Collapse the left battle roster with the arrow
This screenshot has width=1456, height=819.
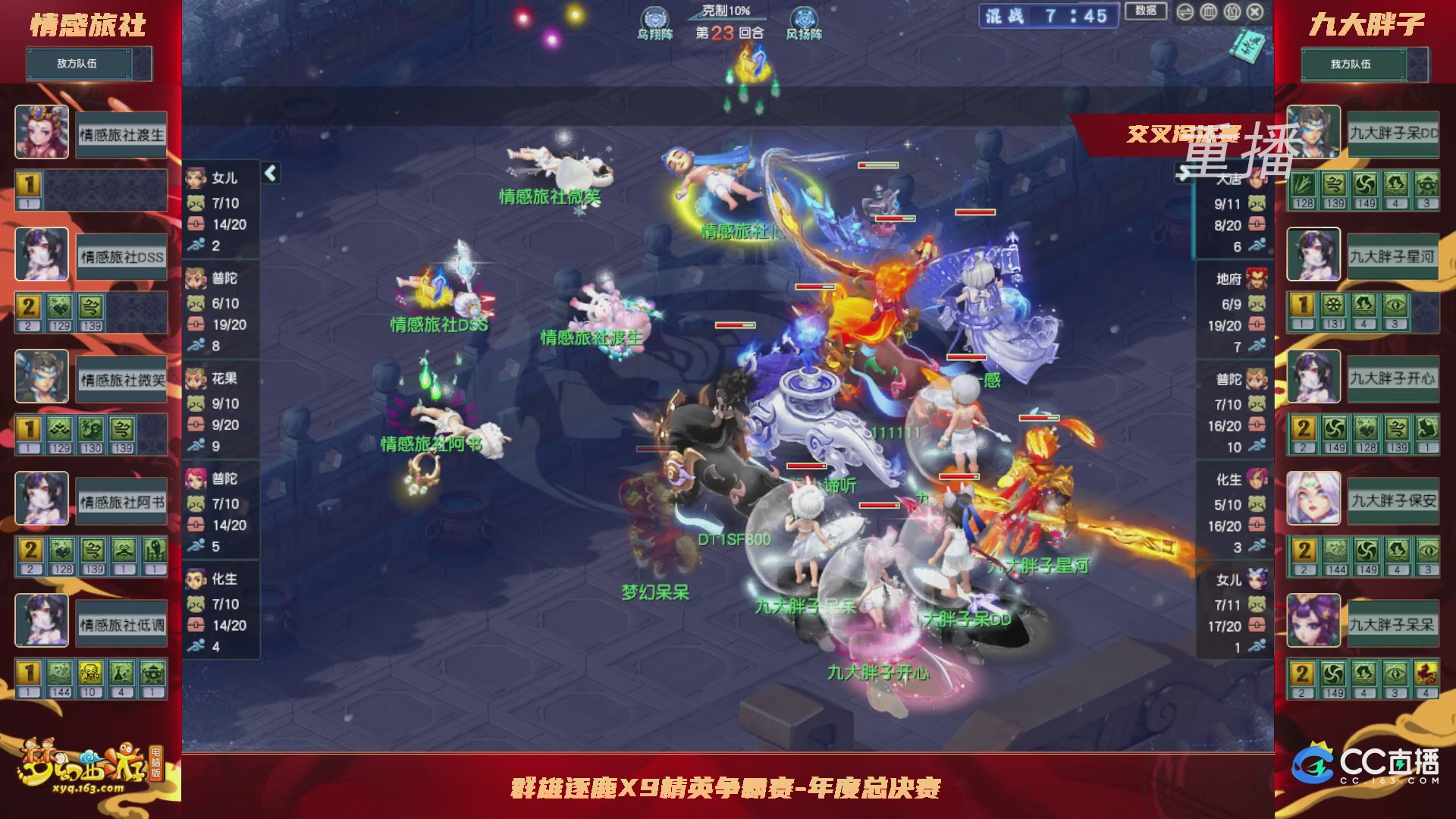click(269, 172)
